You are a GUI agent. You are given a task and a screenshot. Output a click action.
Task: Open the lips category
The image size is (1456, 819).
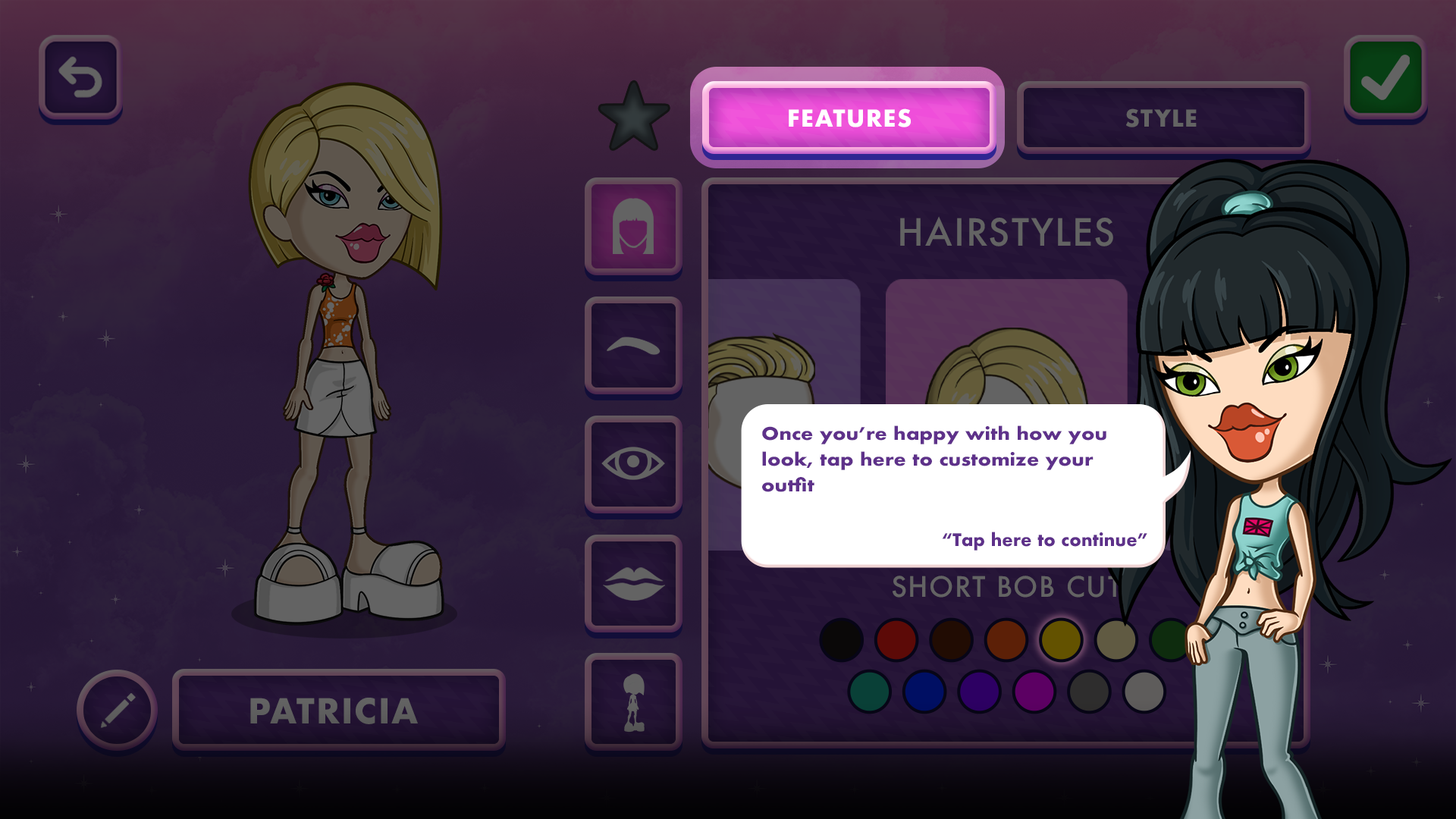633,583
